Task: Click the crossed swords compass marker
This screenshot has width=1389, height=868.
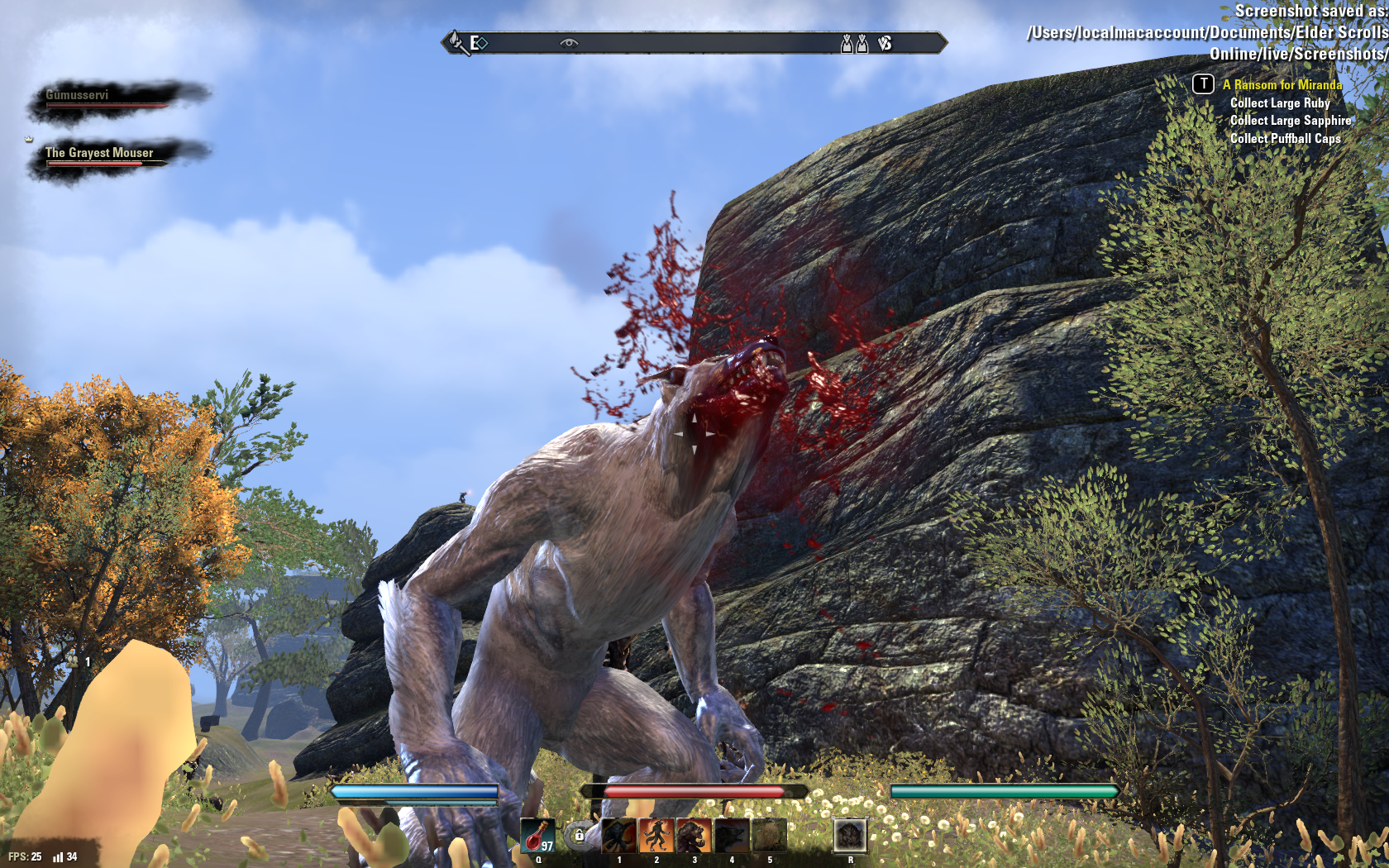Action: pos(885,43)
